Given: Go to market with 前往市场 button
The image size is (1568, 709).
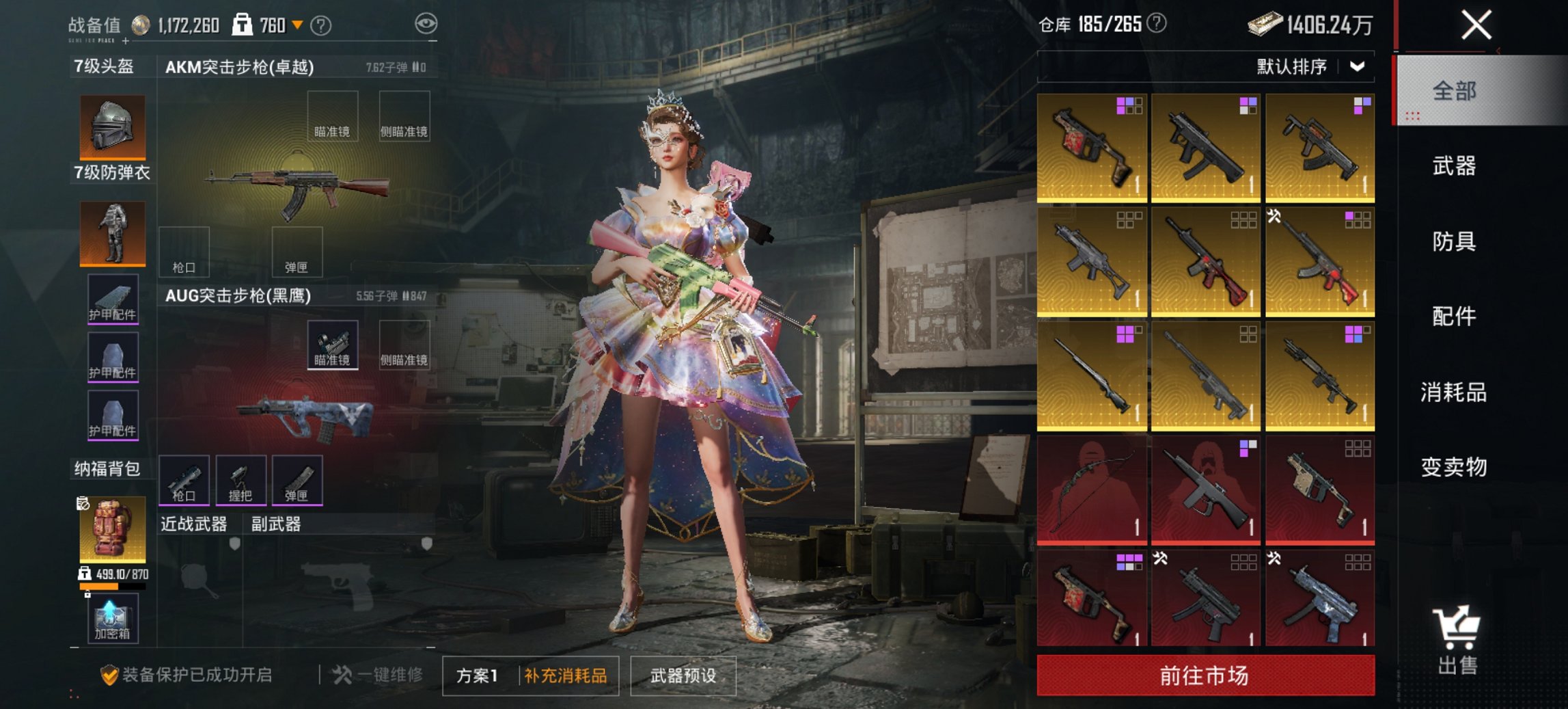Looking at the screenshot, I should (1205, 675).
